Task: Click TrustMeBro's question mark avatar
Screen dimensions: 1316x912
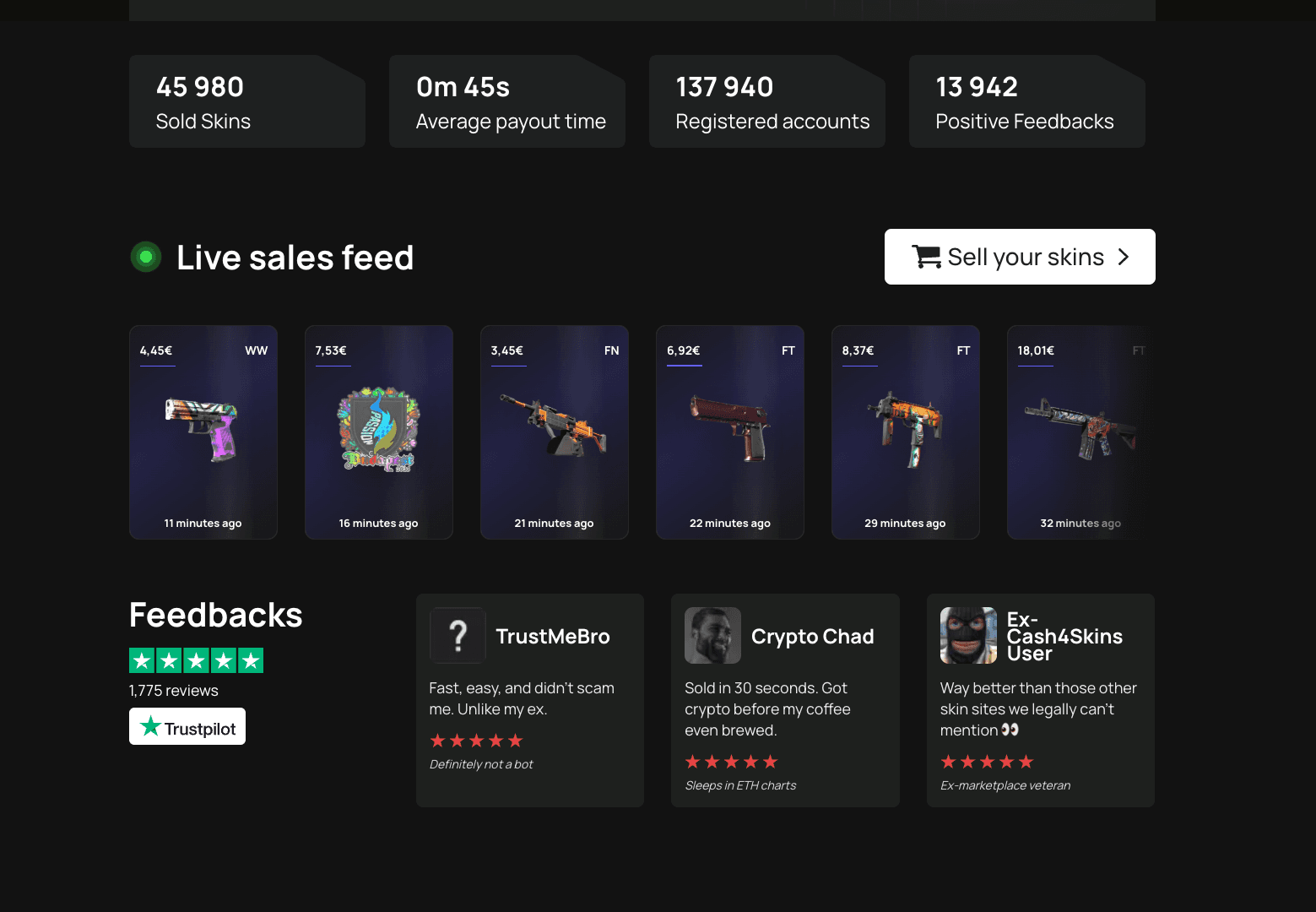Action: (x=458, y=635)
